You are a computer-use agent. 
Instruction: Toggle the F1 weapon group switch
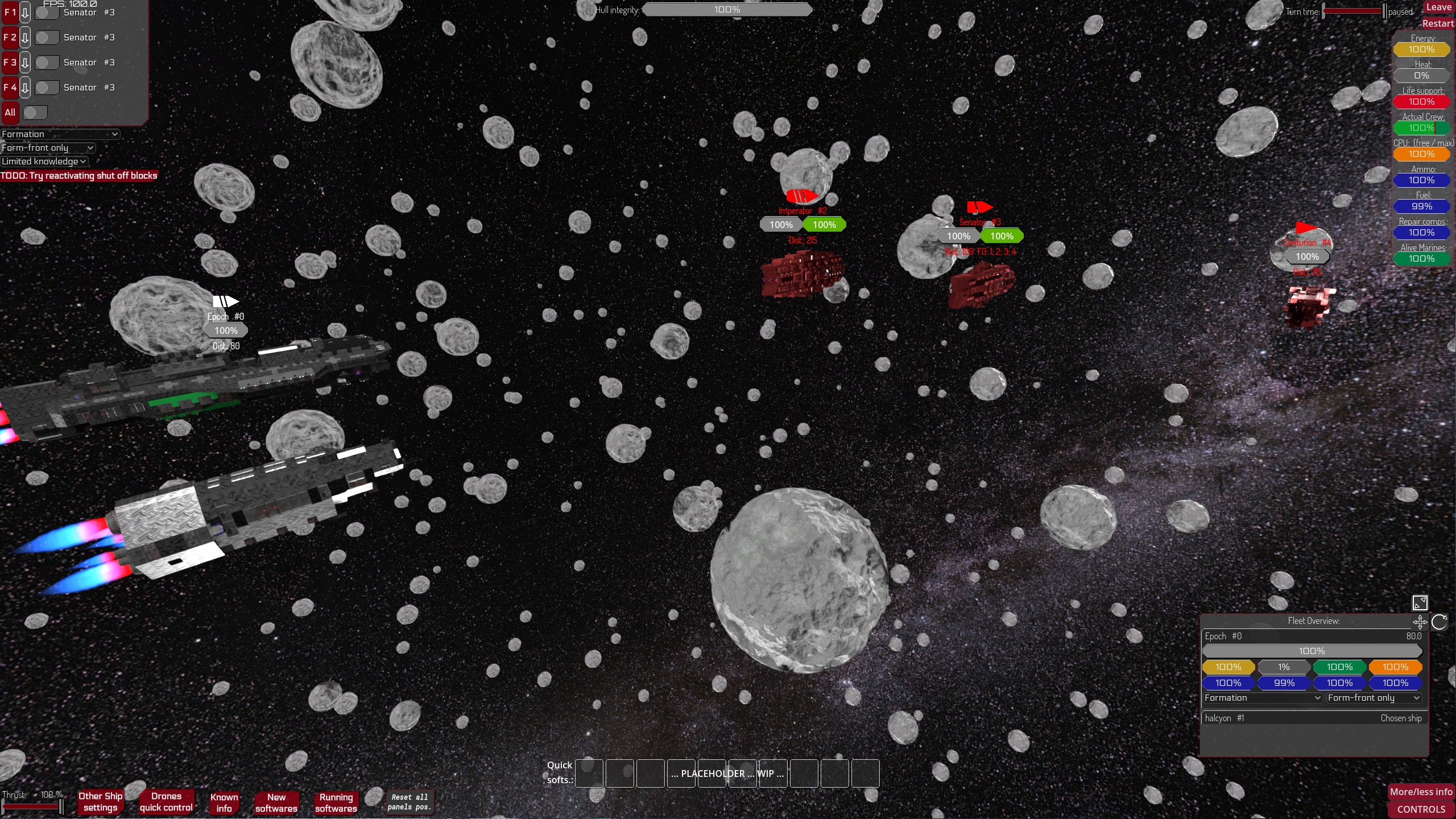47,13
